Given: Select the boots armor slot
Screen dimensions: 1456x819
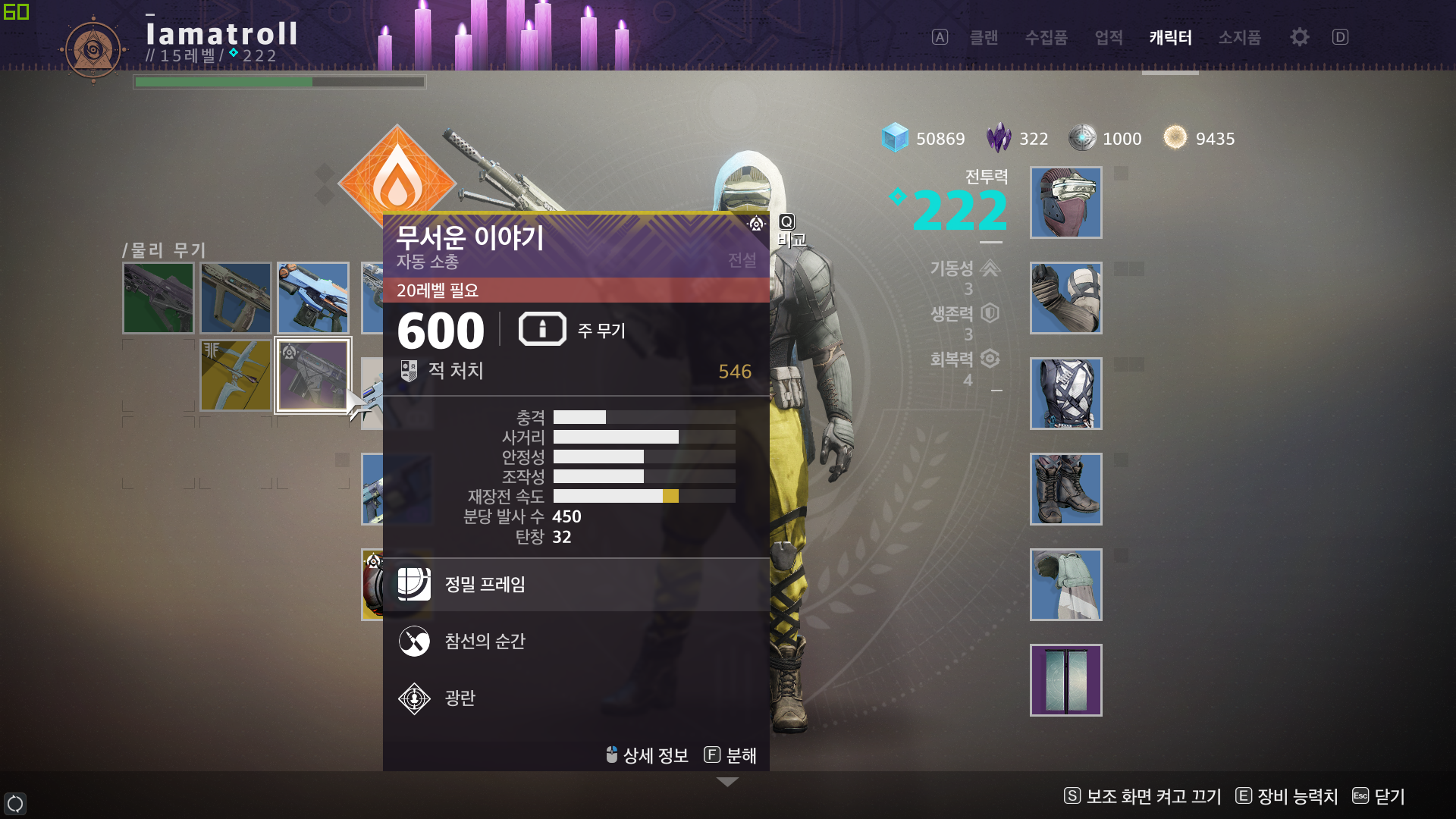Looking at the screenshot, I should click(x=1065, y=489).
